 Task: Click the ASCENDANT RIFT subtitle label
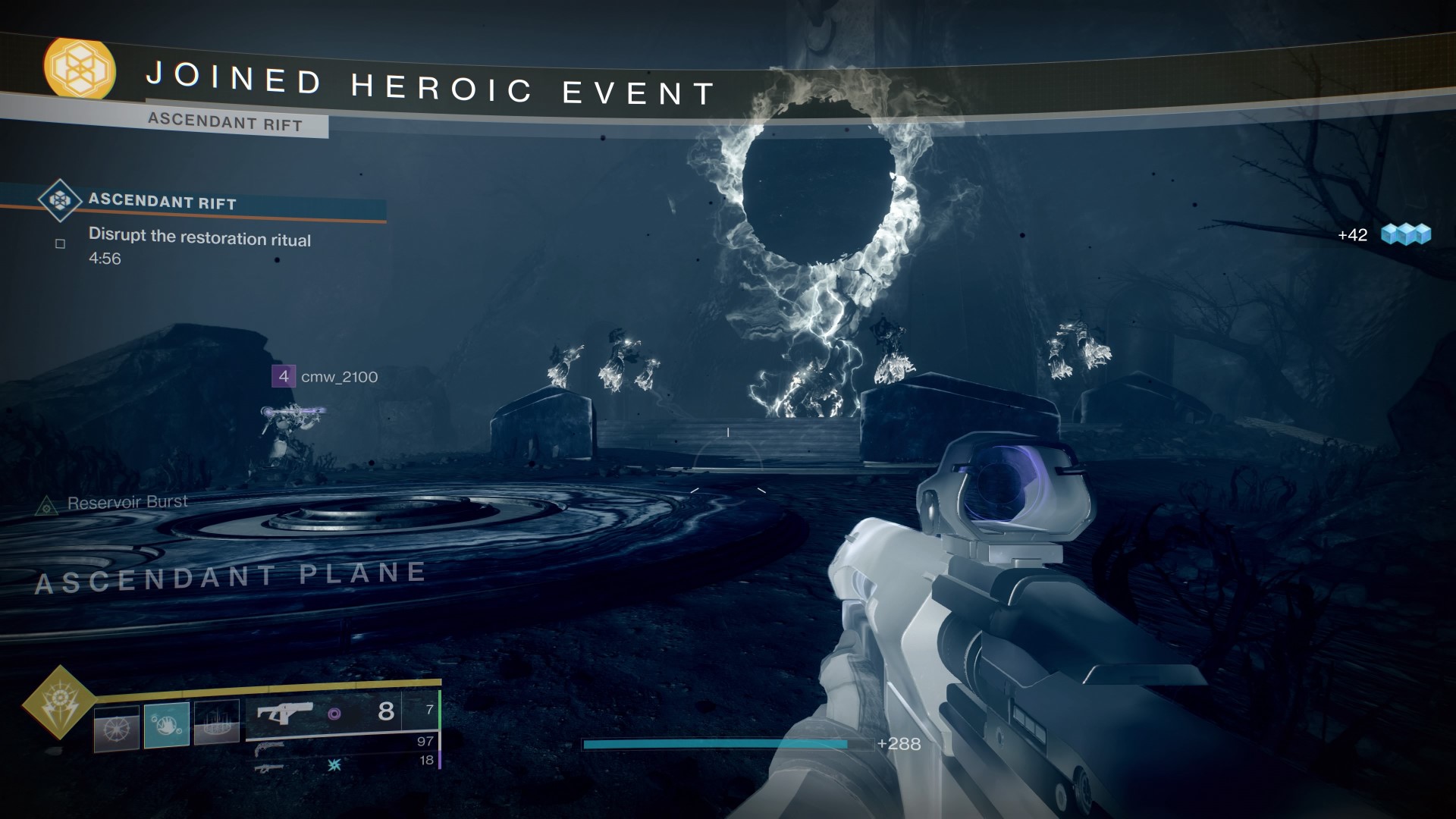click(x=227, y=123)
